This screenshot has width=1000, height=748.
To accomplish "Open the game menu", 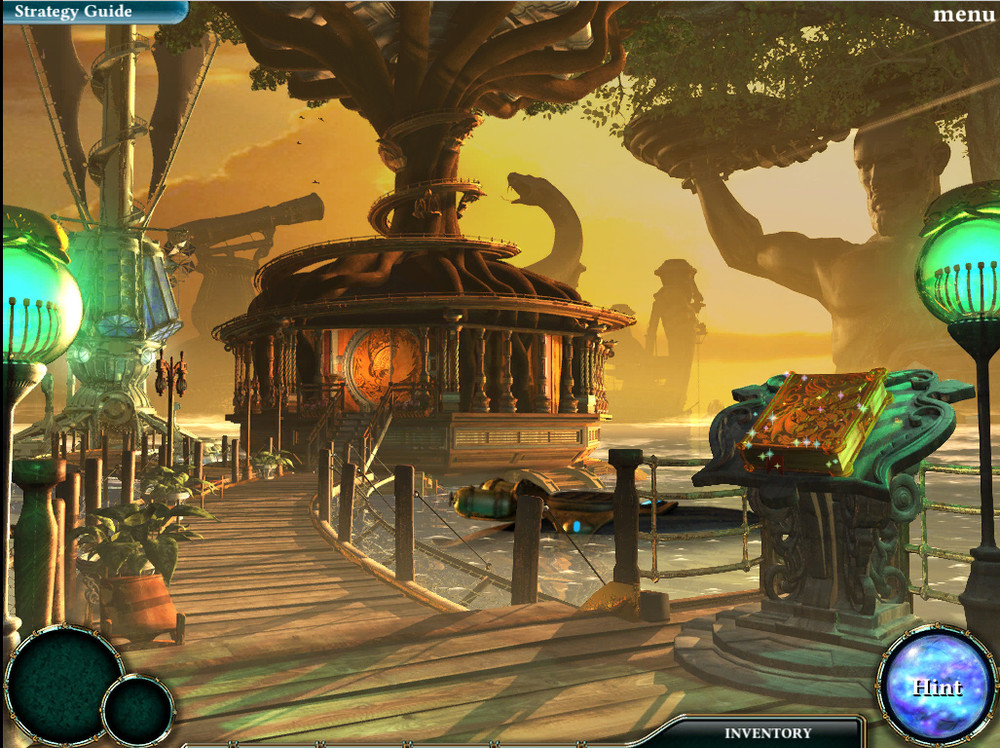I will [963, 14].
